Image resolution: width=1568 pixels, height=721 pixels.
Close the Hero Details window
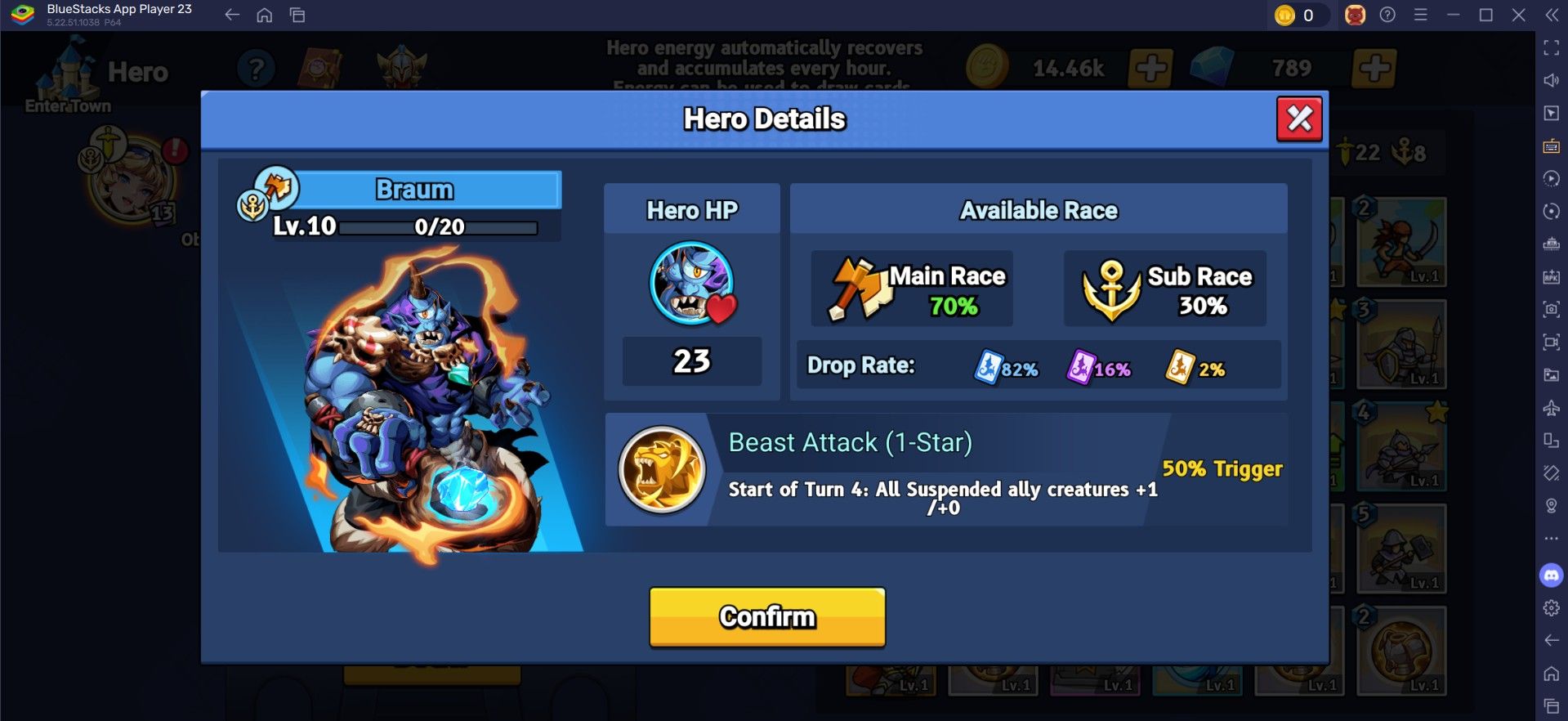[1299, 119]
